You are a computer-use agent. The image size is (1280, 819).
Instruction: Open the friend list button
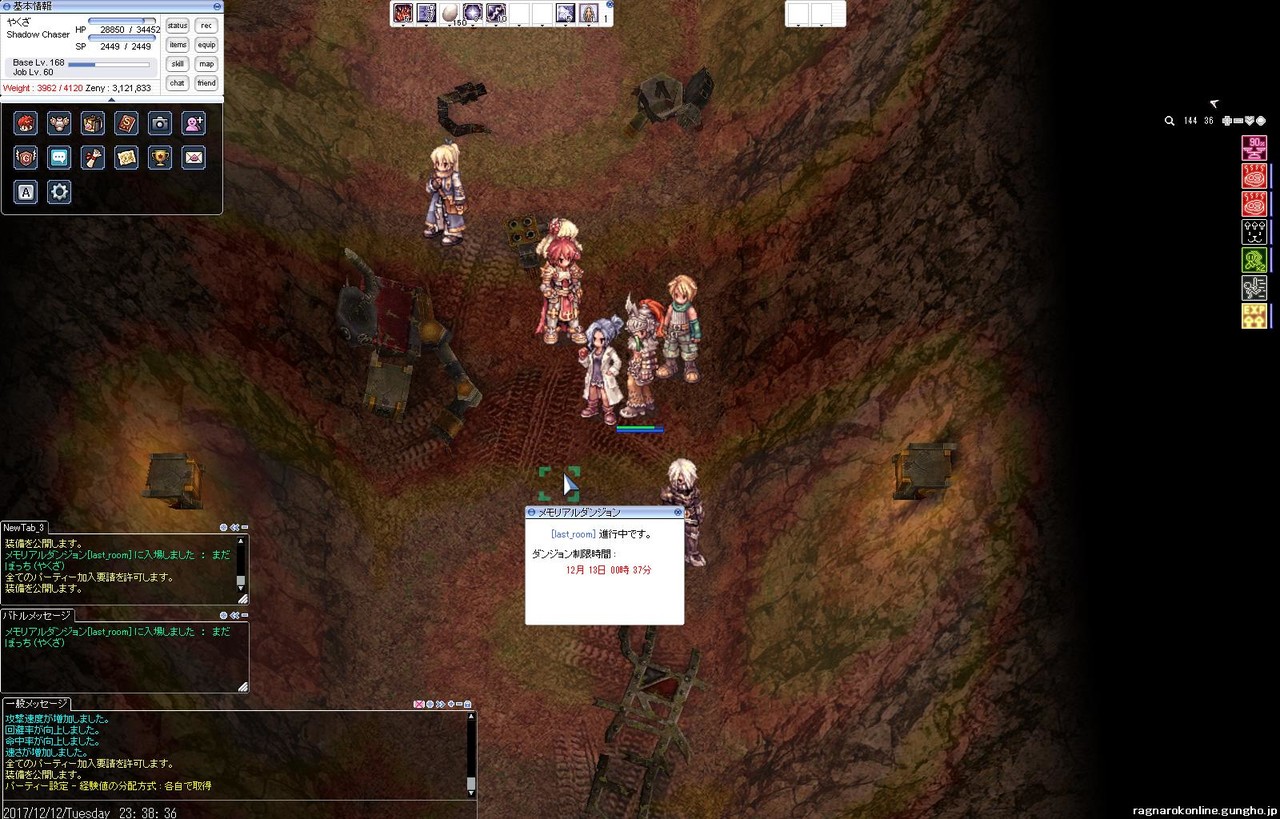206,83
